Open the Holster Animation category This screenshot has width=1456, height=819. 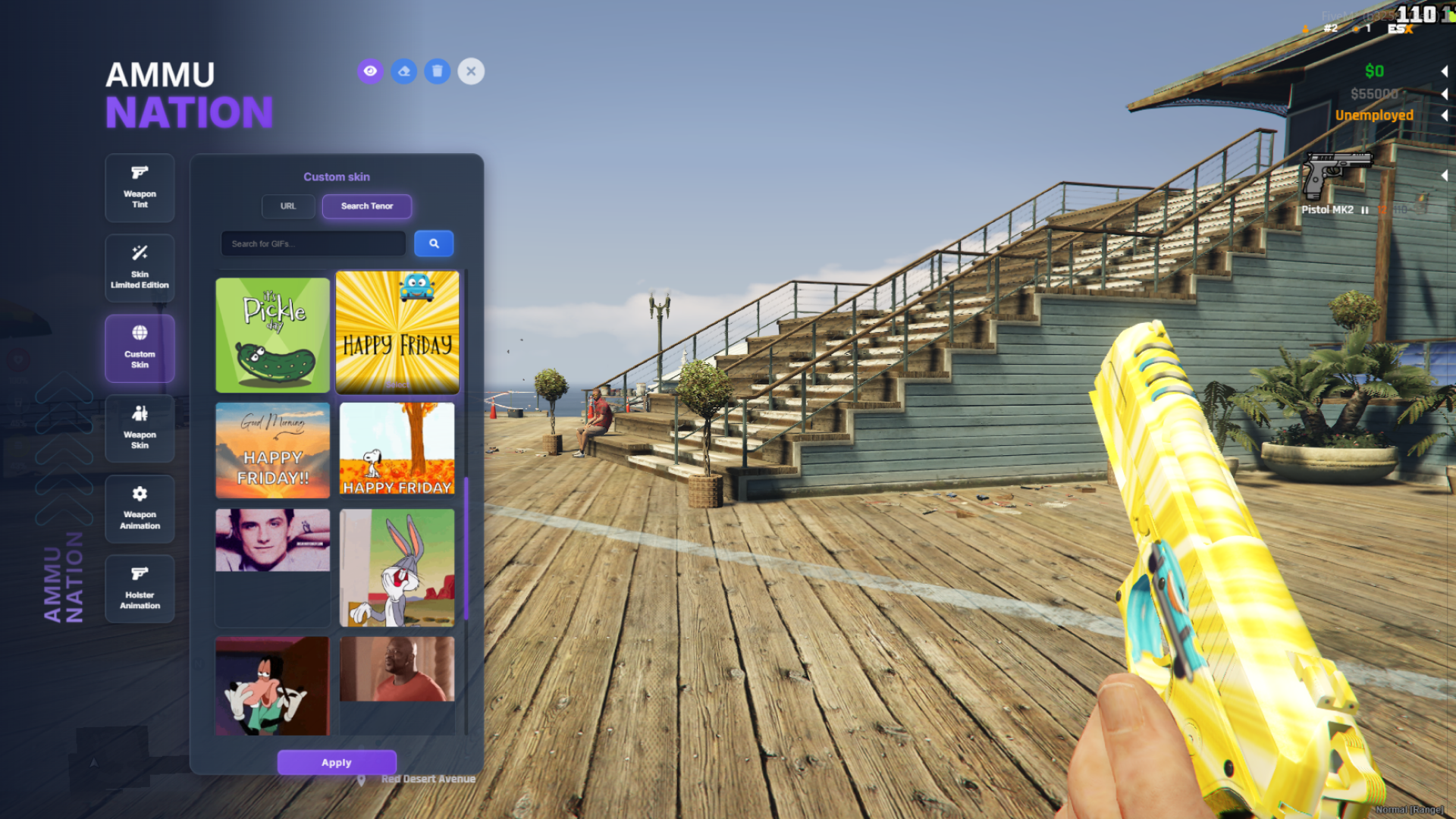coord(140,589)
